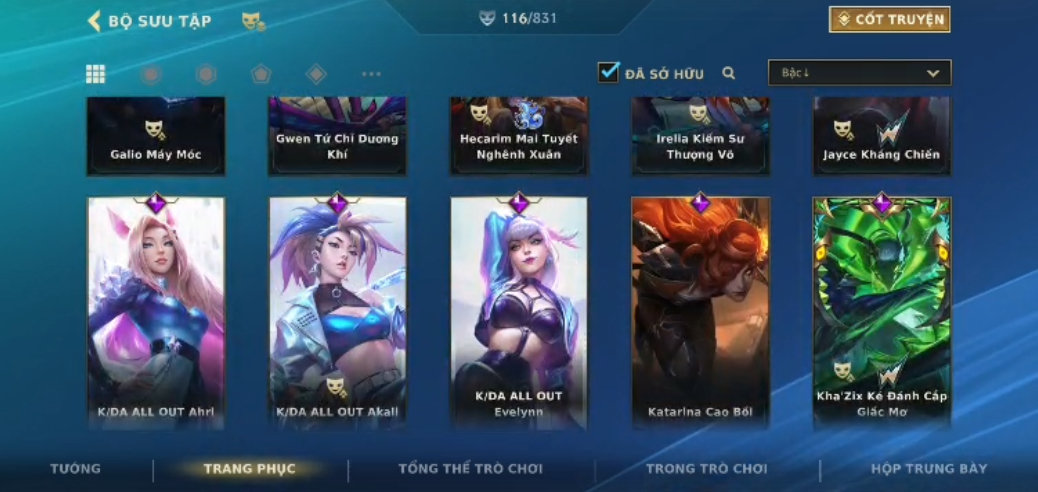The height and width of the screenshot is (492, 1038).
Task: Click the mask icon beside Bộ Sưu Tập
Action: [253, 21]
